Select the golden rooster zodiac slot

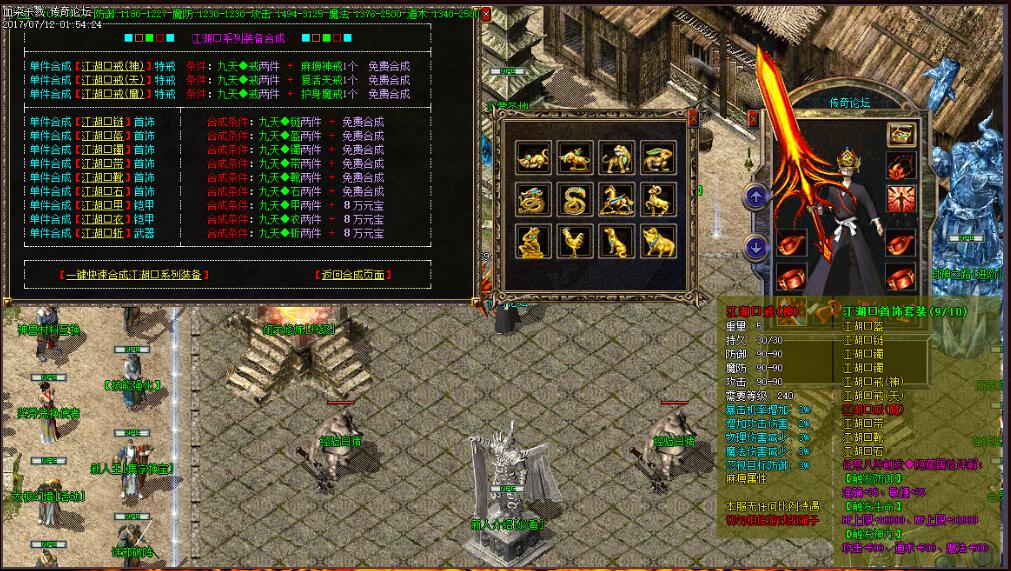click(x=575, y=241)
